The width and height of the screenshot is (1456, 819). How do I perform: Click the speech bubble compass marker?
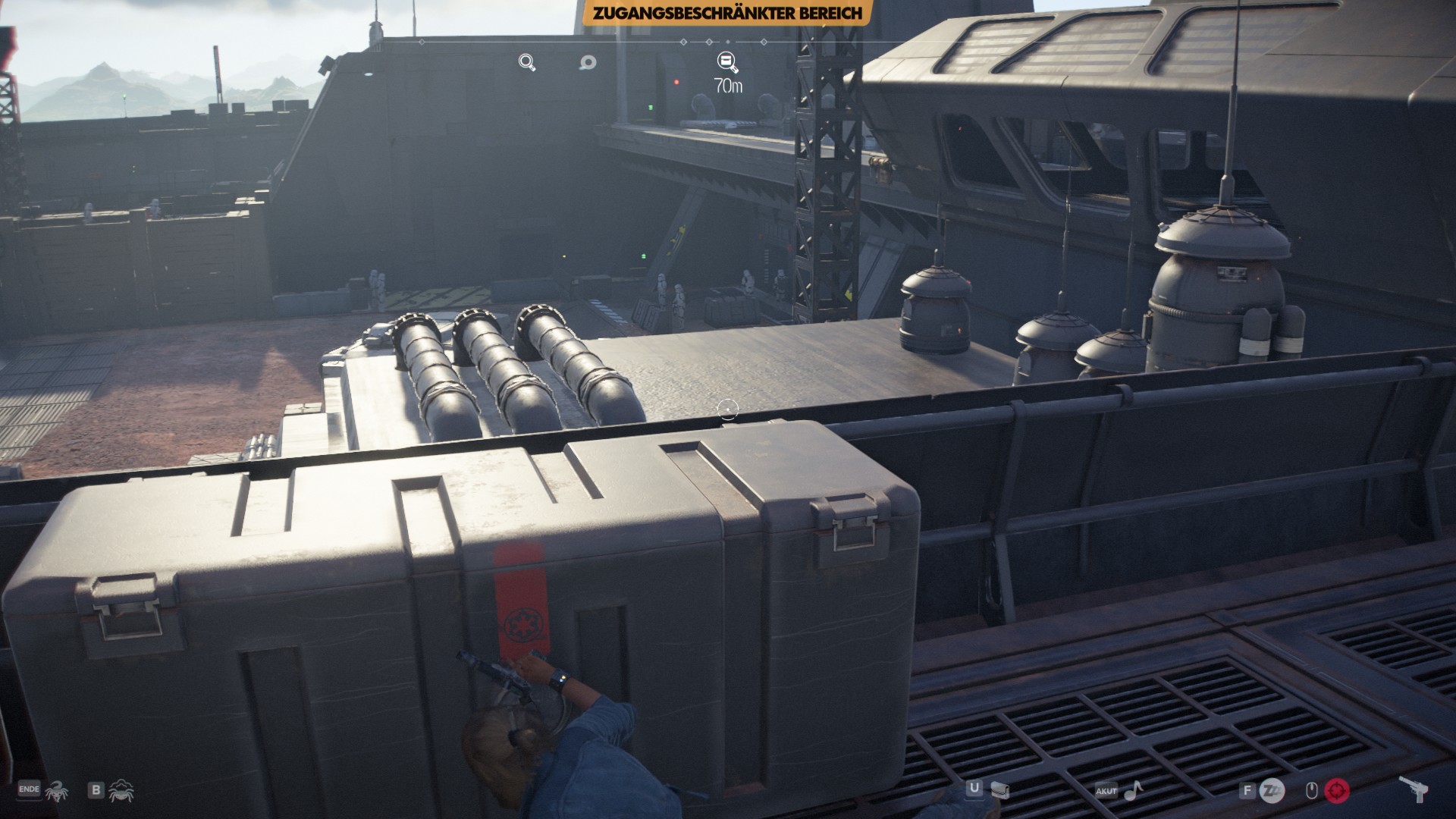tap(587, 63)
